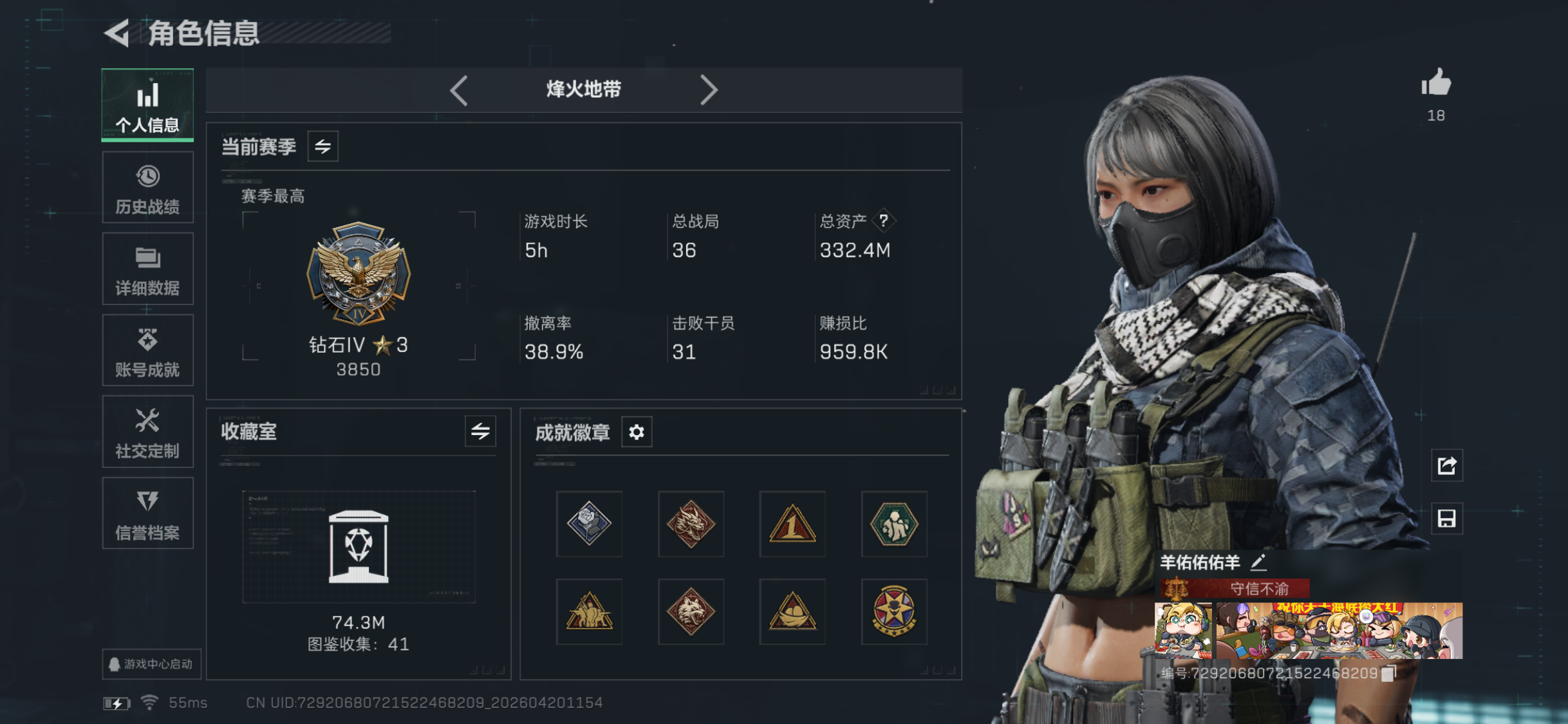Open the 收藏室 display case thumbnail

pyautogui.click(x=359, y=546)
